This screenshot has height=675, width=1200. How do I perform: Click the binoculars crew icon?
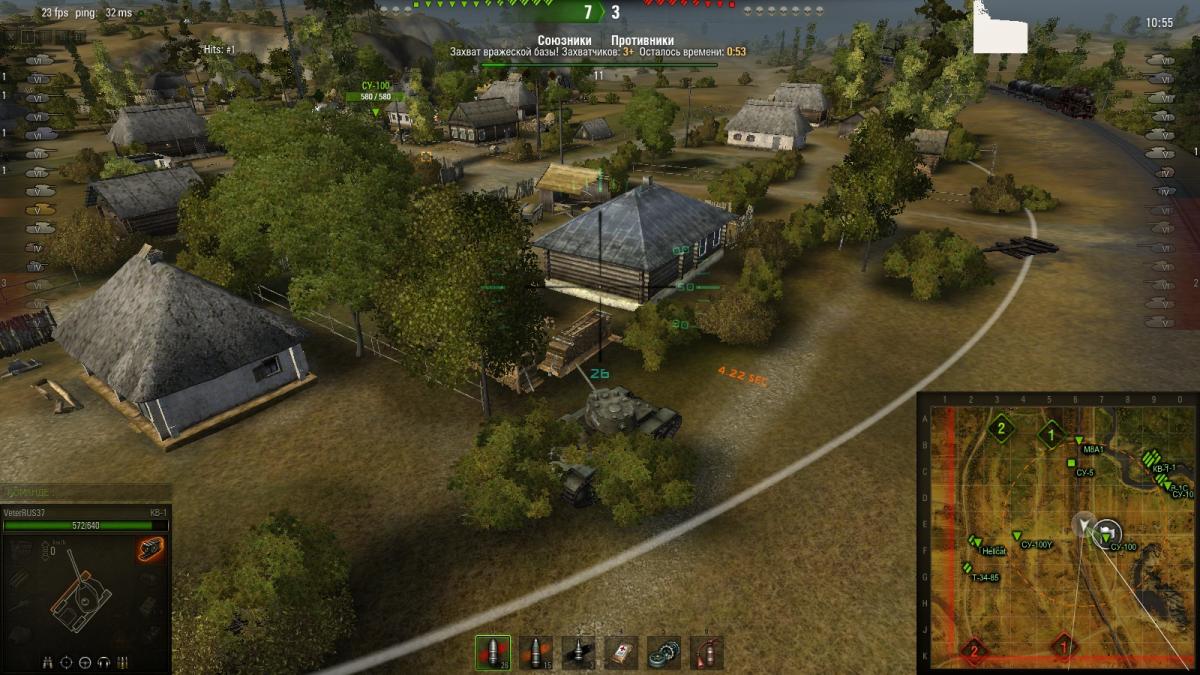48,662
